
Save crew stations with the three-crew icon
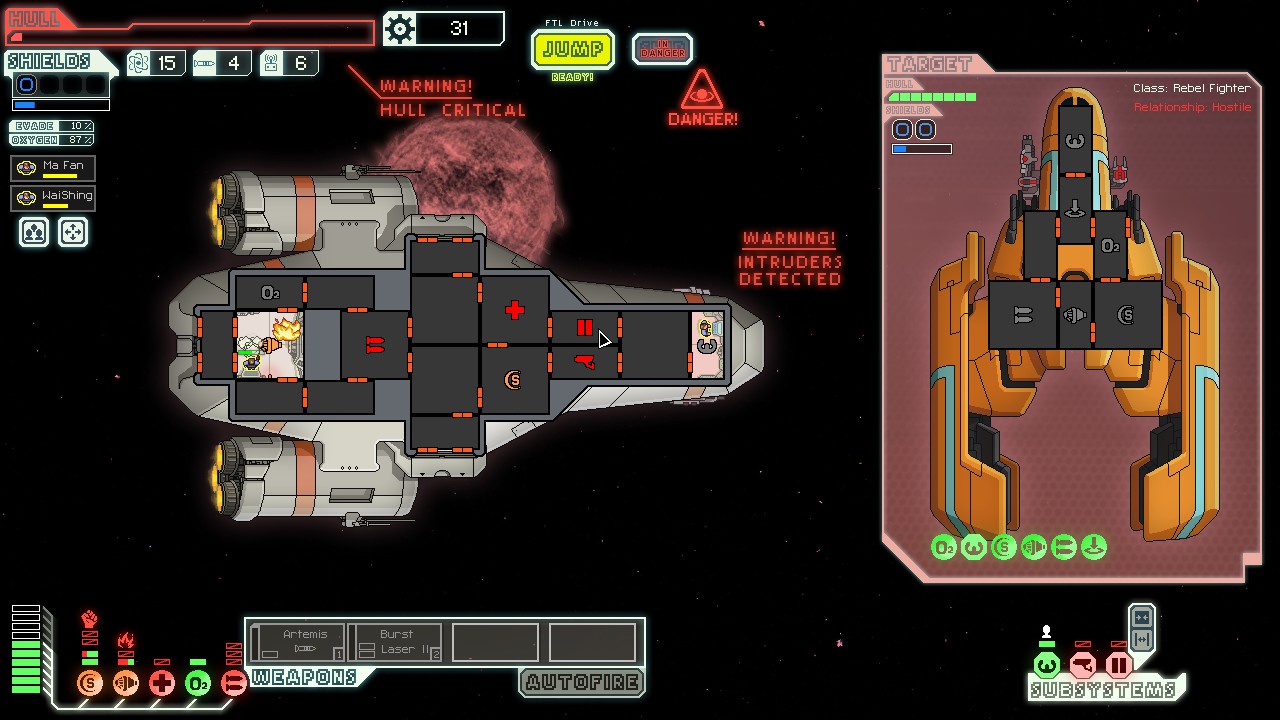pos(34,232)
